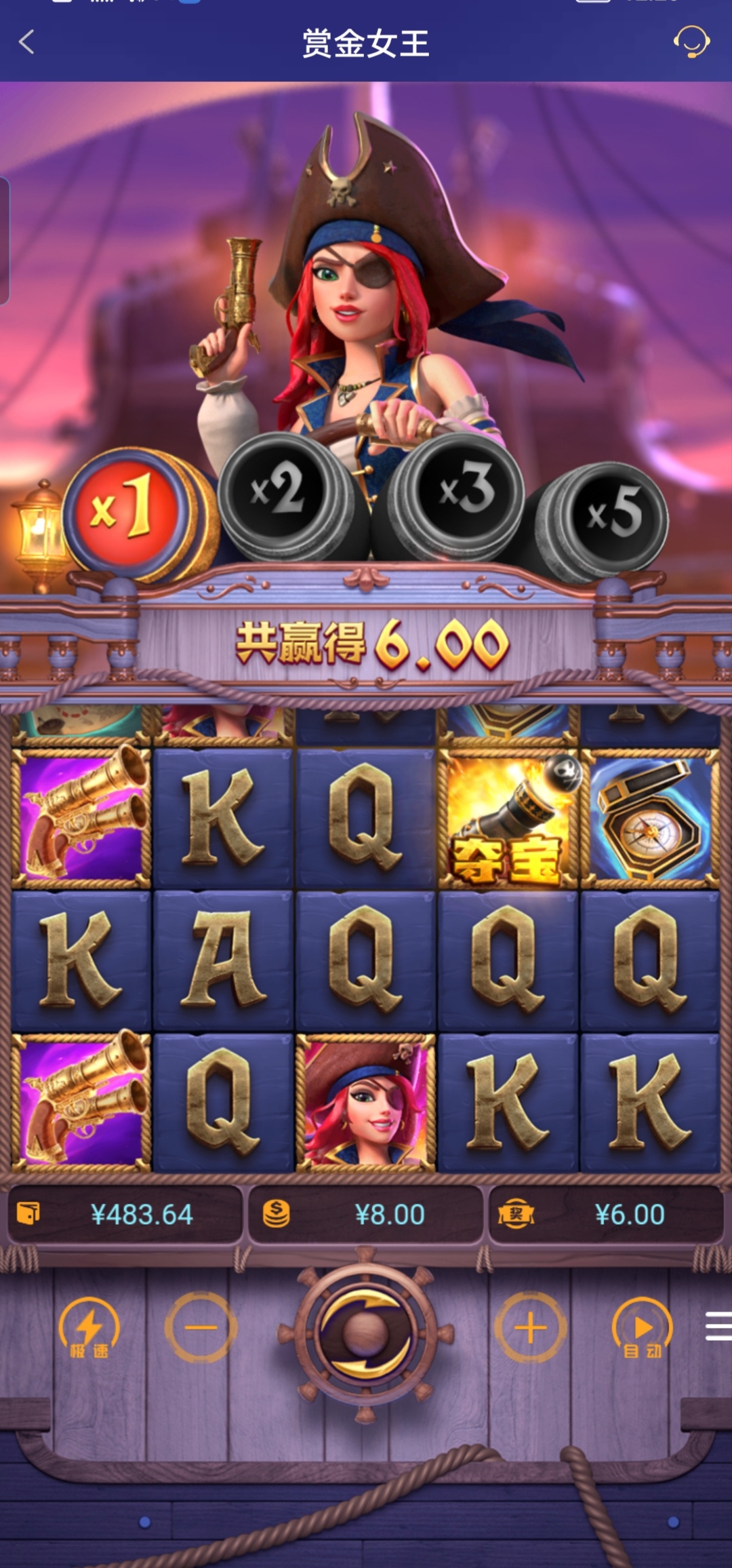732x1568 pixels.
Task: Decrease the bet with the minus button
Action: click(x=201, y=1328)
